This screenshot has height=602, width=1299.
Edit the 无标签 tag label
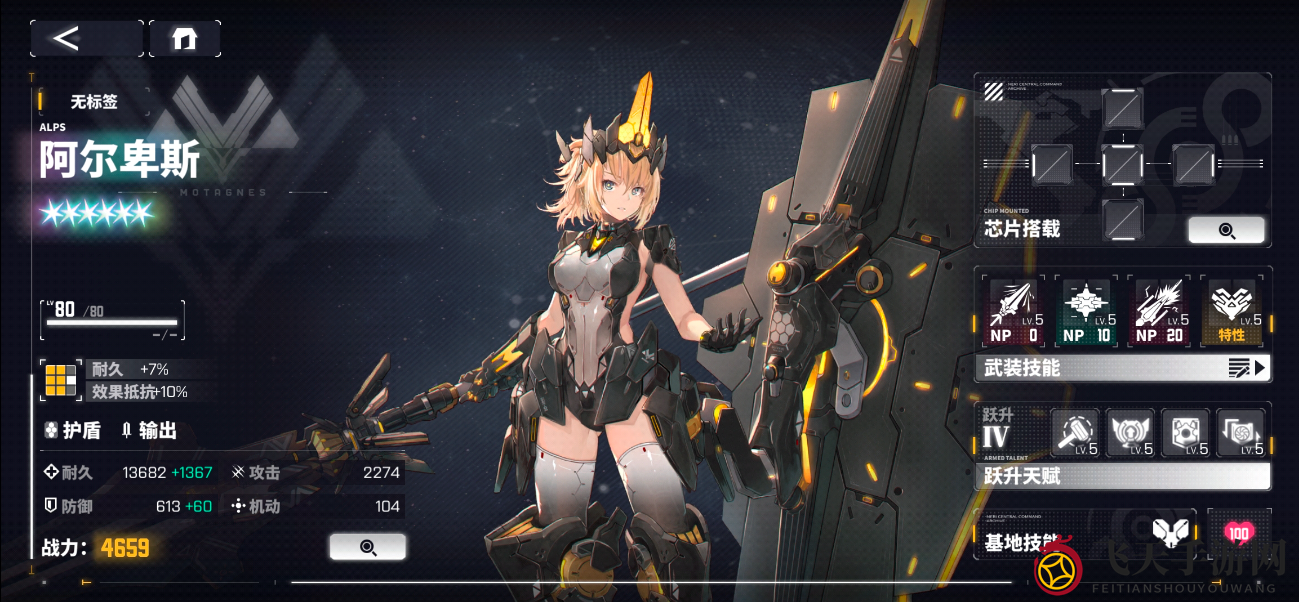[94, 102]
